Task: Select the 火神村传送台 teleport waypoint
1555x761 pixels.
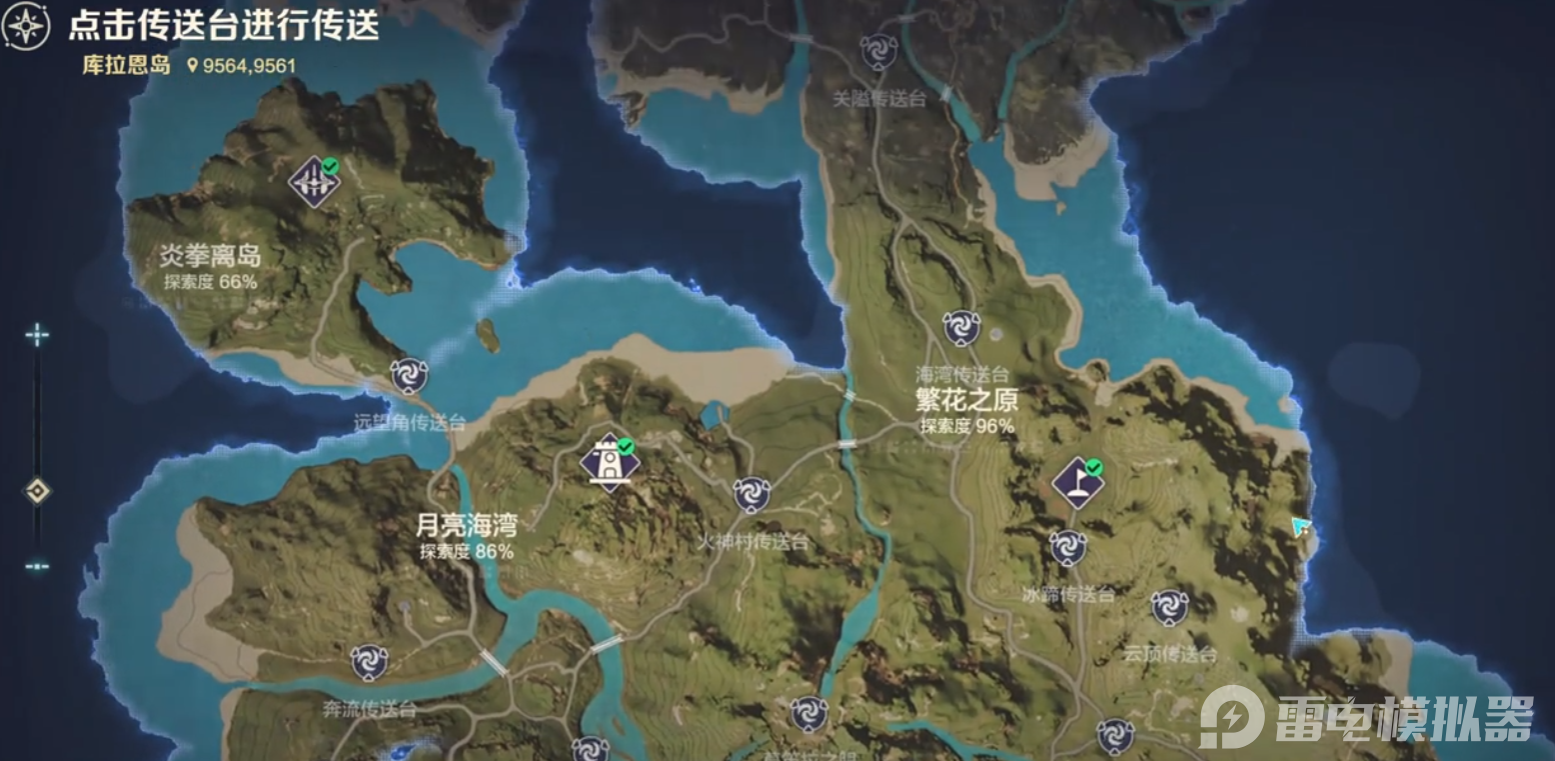Action: (749, 492)
